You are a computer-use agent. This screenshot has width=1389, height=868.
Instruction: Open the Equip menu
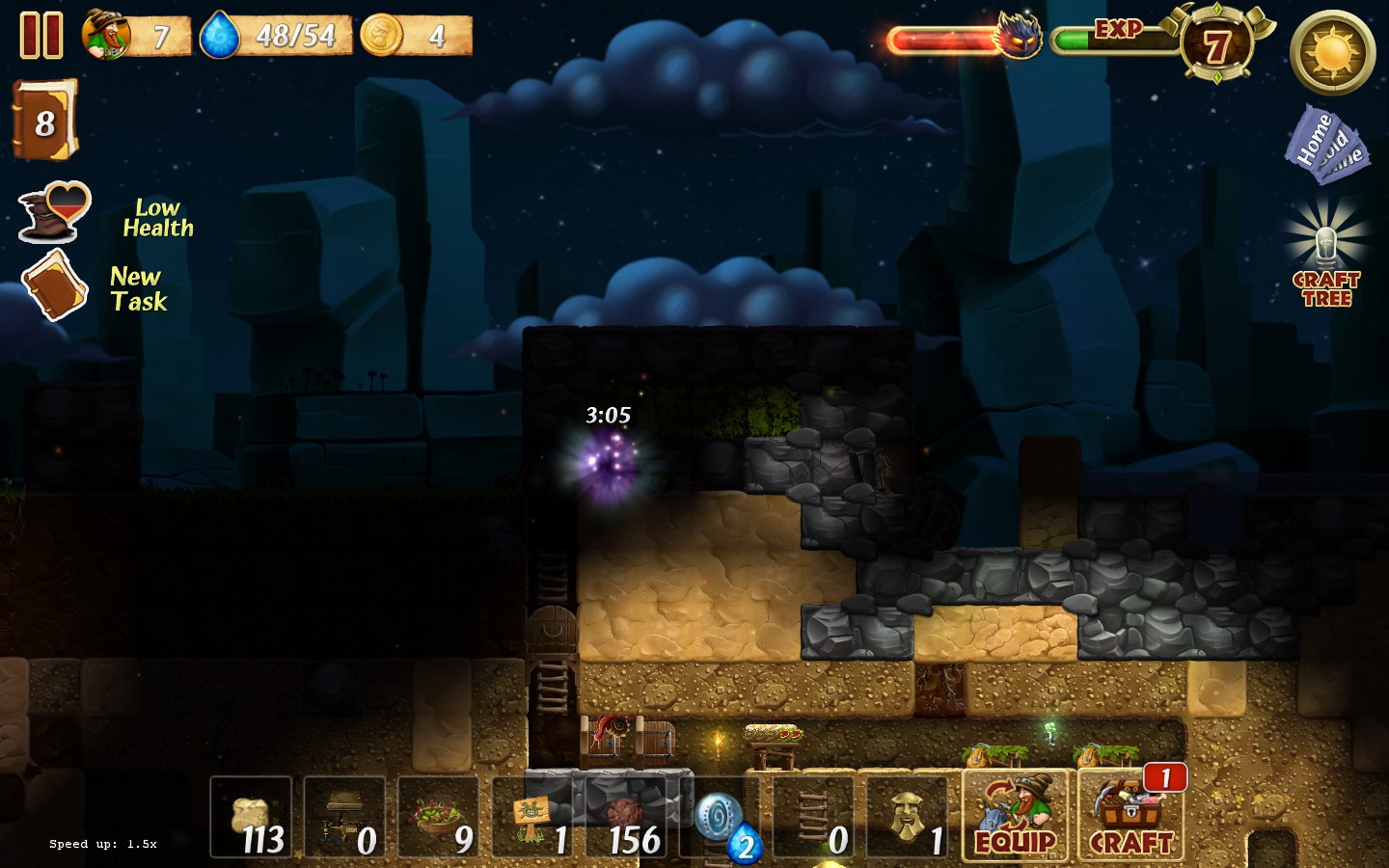(x=1015, y=816)
